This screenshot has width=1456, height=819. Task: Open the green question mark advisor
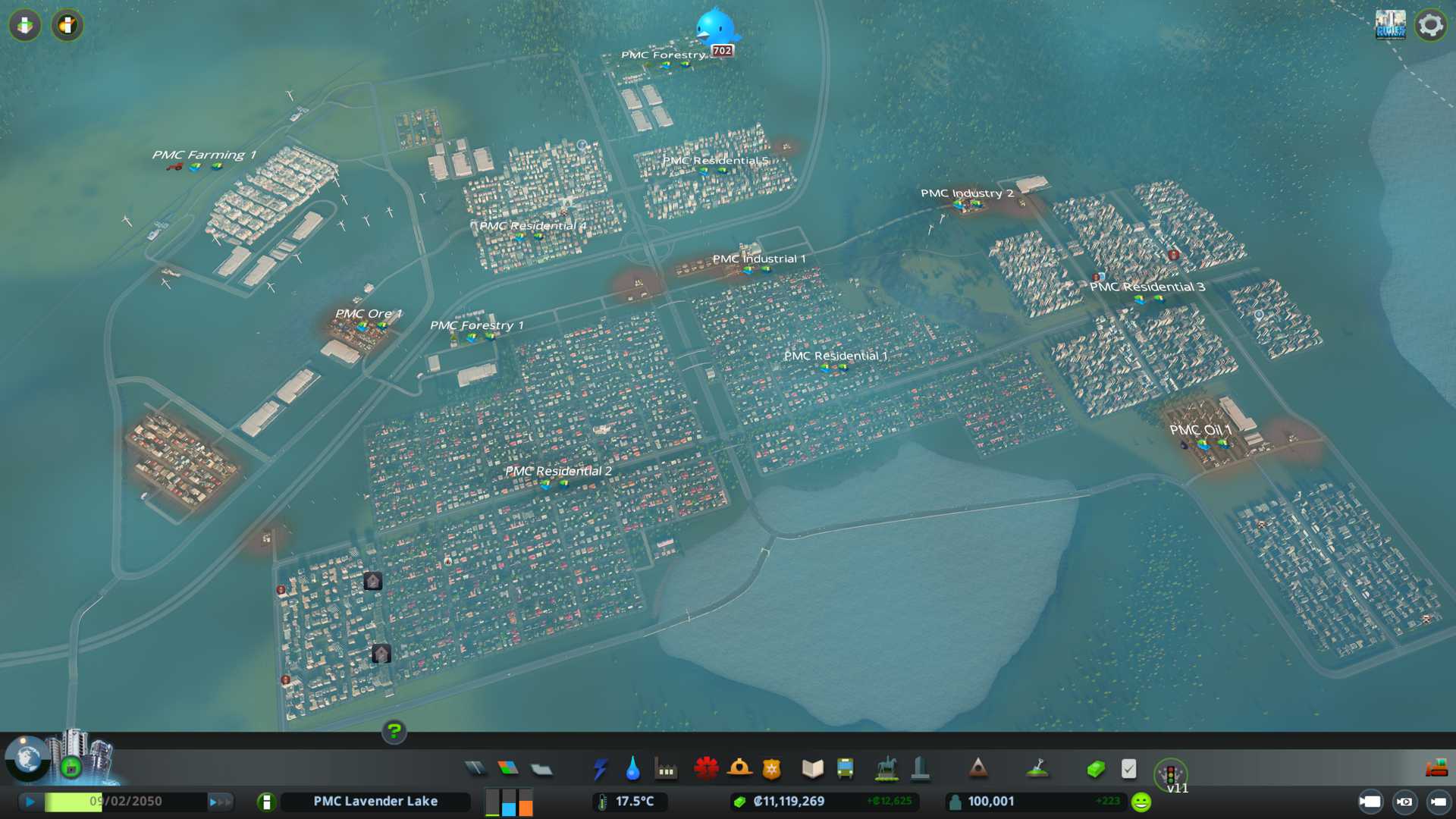tap(394, 731)
